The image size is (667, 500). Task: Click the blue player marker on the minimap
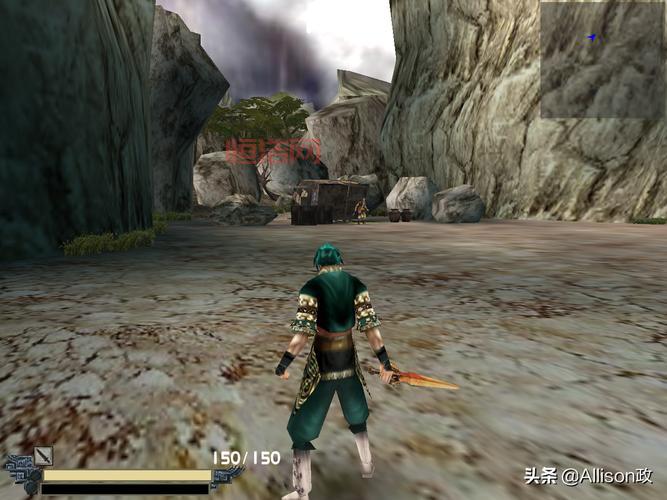(592, 38)
